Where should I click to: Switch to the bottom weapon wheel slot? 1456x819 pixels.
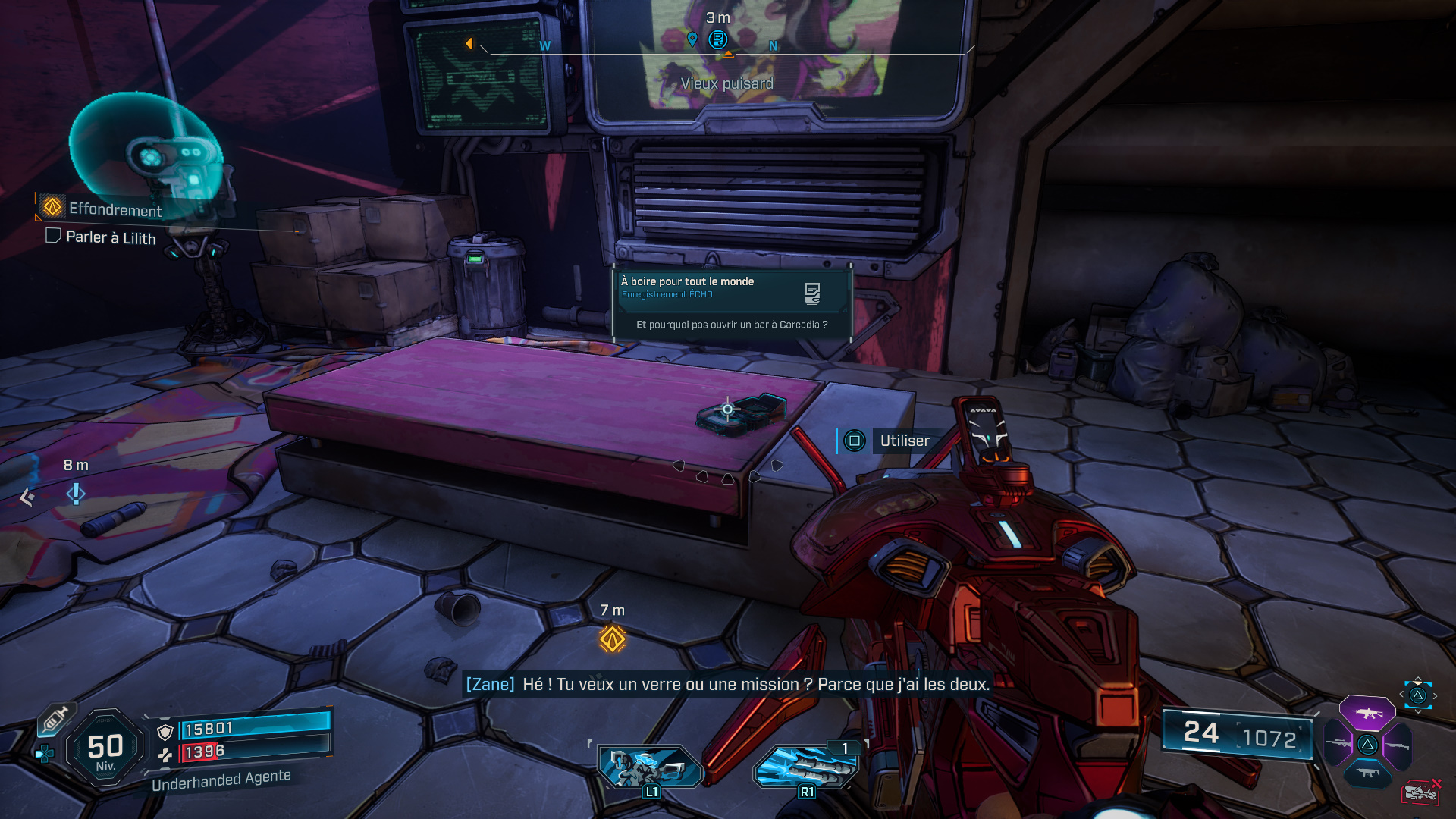(1367, 773)
